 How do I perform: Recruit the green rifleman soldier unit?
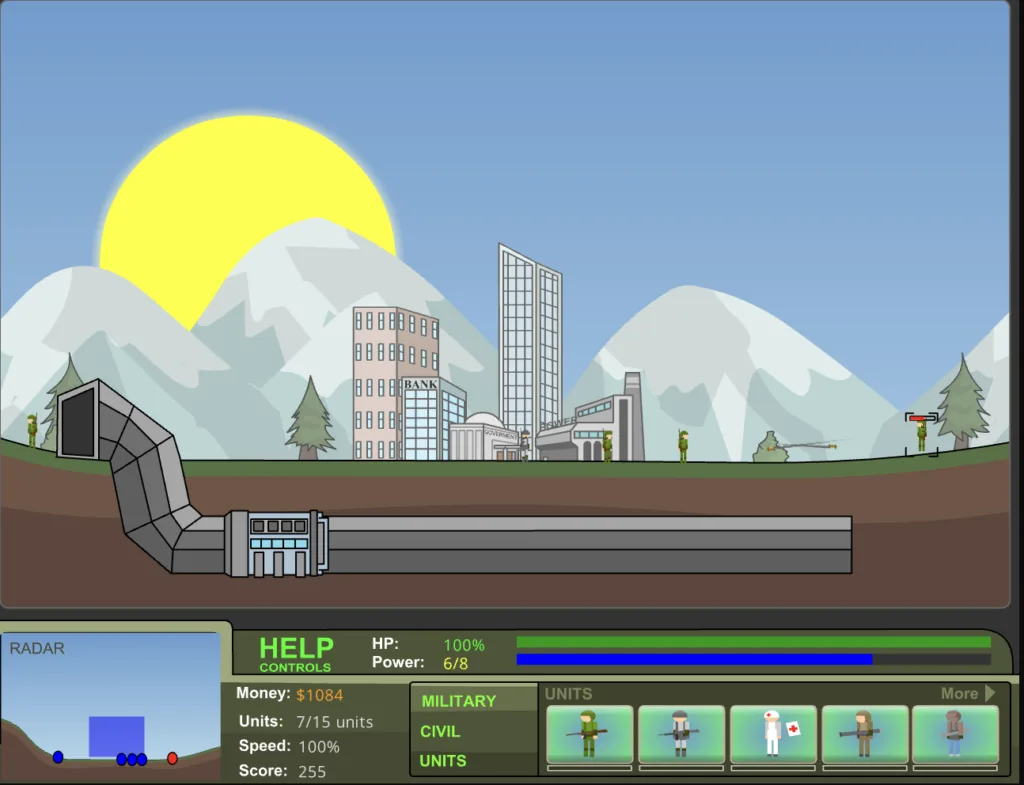pos(590,735)
